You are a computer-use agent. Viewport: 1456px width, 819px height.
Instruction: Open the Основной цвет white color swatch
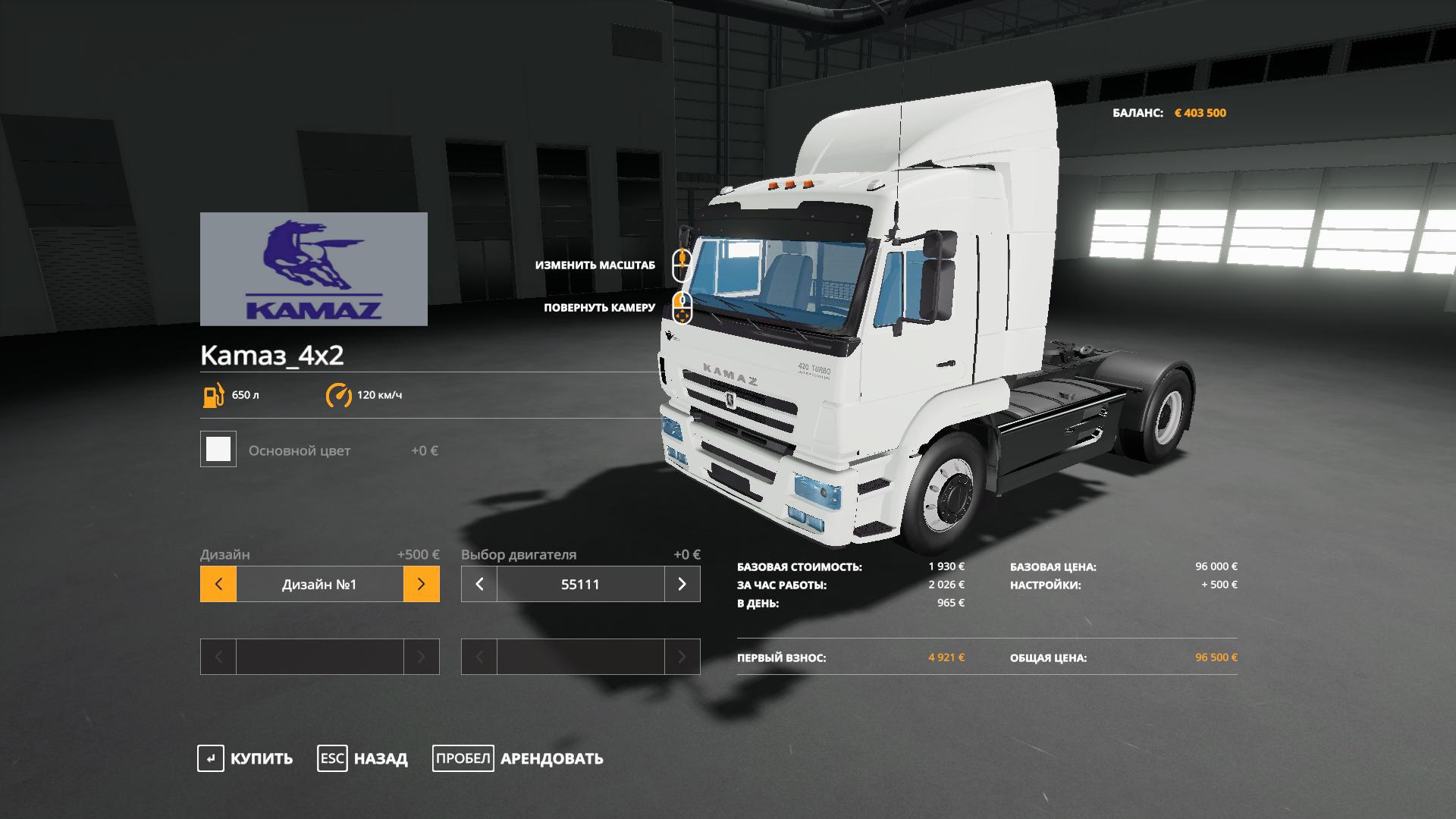[x=218, y=450]
